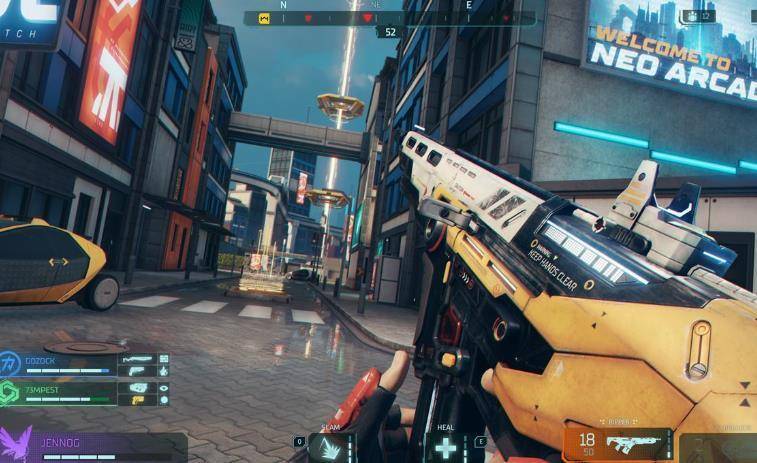This screenshot has width=757, height=463.
Task: Select the Ripper weapon slot
Action: pyautogui.click(x=618, y=442)
